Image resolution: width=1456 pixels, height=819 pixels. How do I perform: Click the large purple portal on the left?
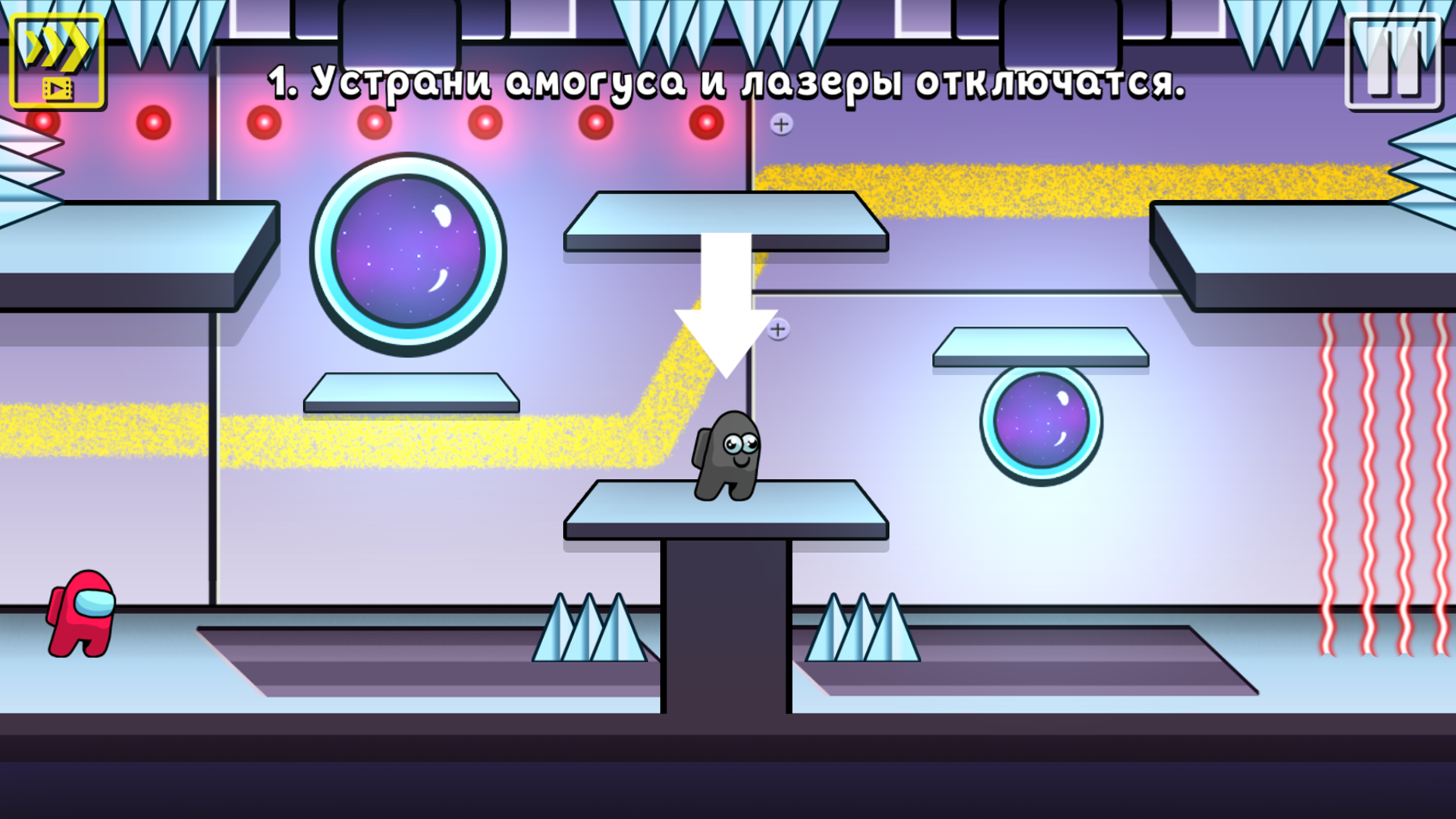pyautogui.click(x=409, y=250)
